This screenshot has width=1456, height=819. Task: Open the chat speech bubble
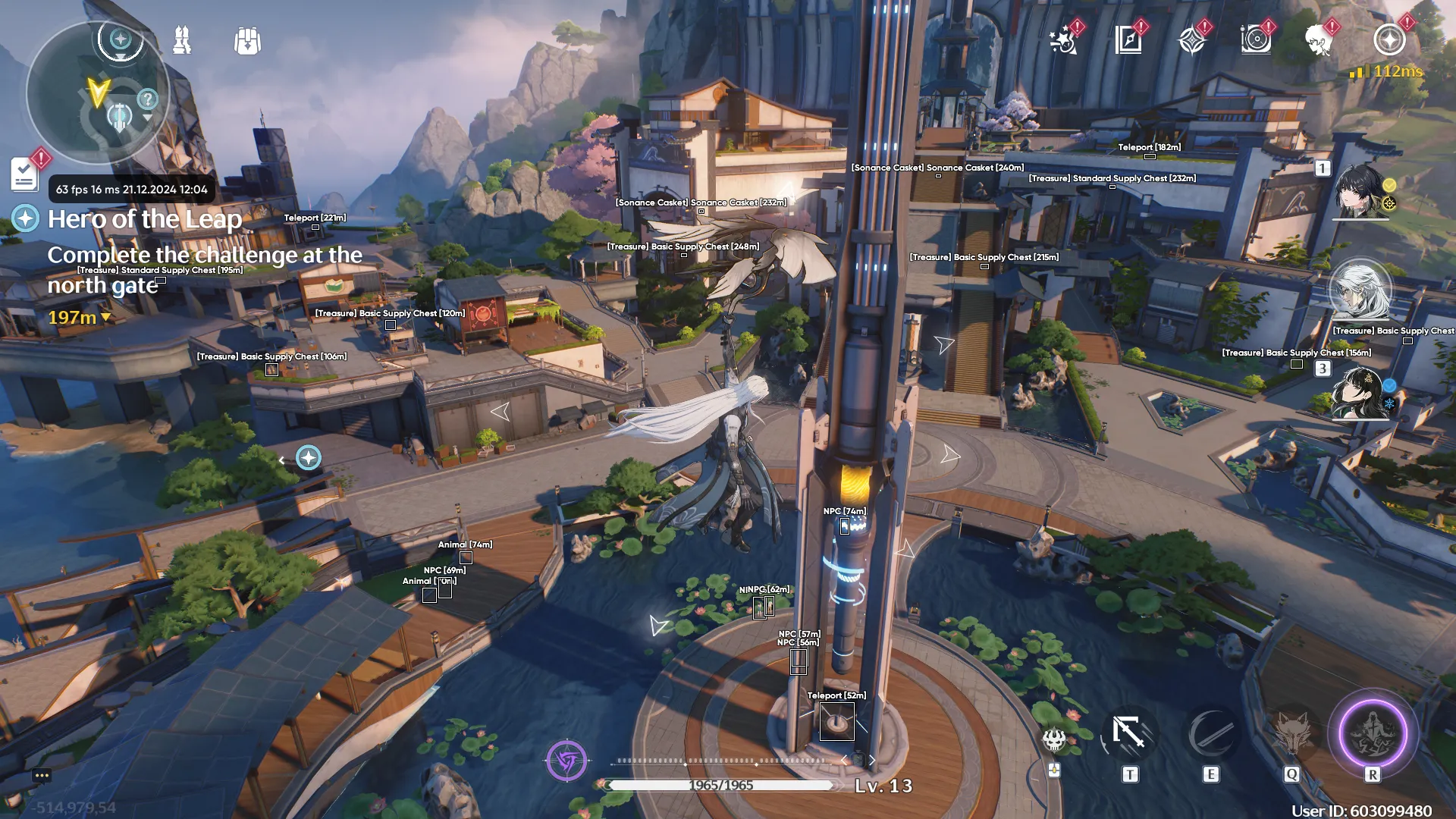(x=42, y=775)
